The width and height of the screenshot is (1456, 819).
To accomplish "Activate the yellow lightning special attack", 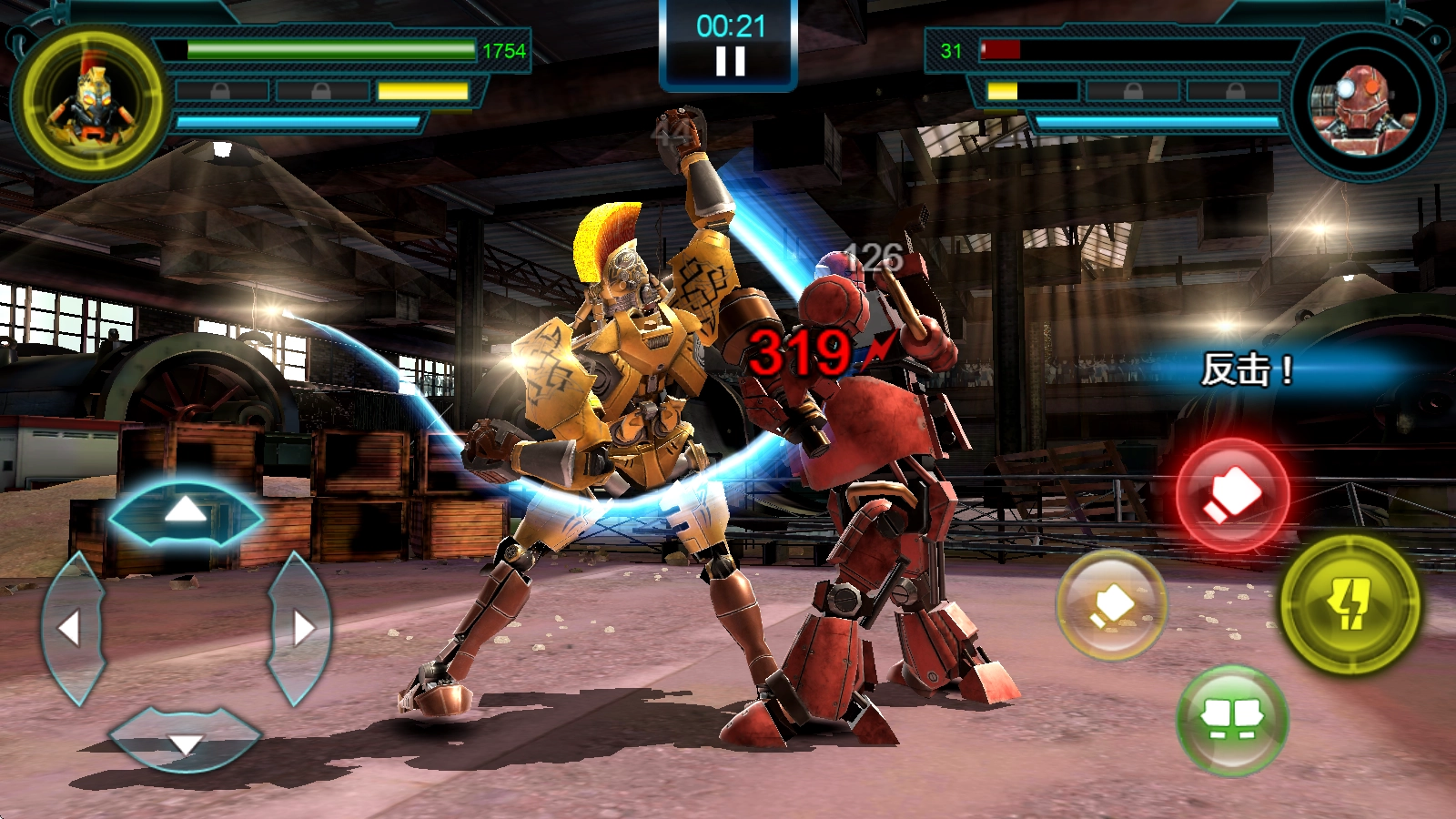I will pyautogui.click(x=1350, y=603).
